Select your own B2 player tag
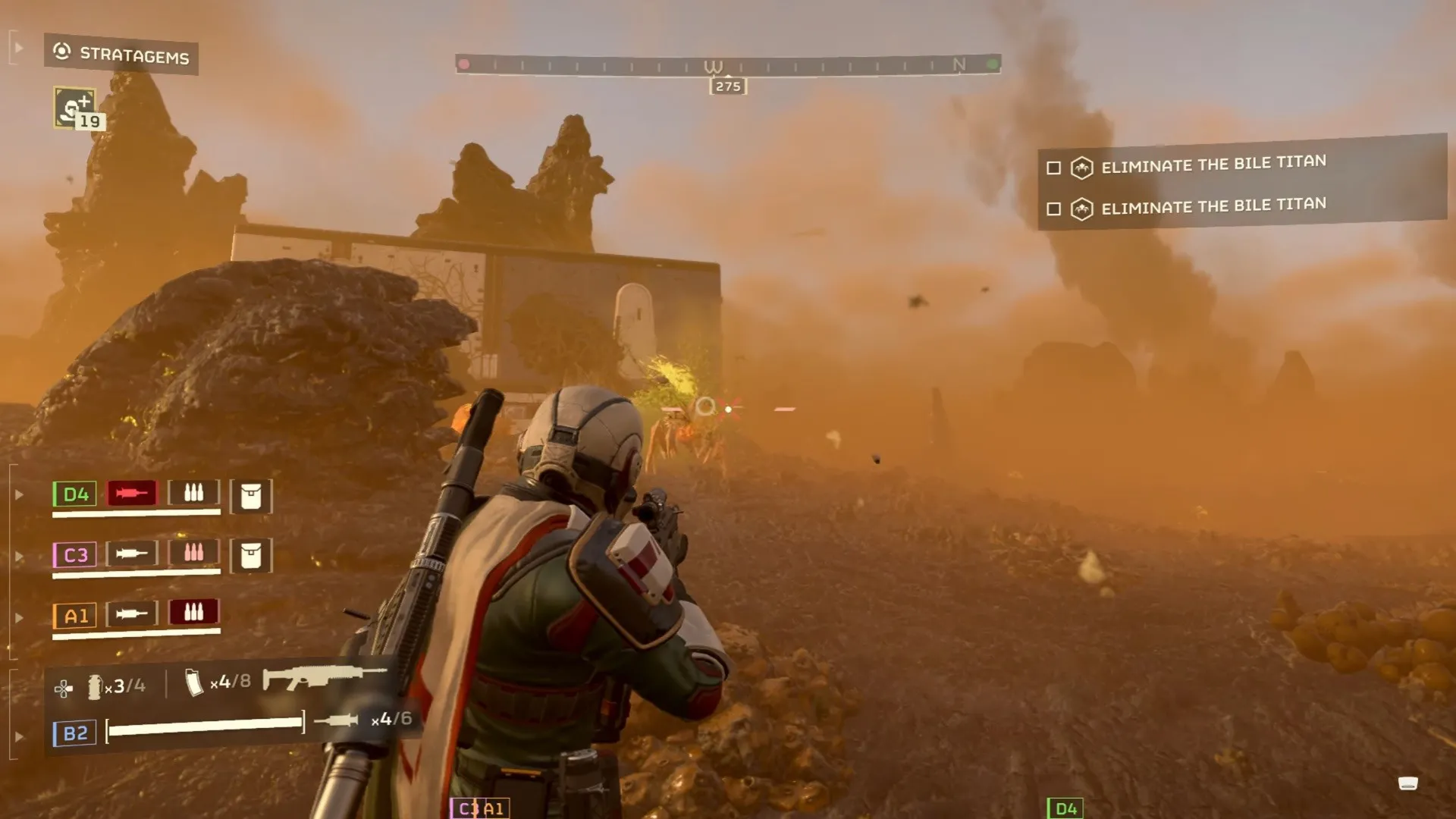1456x819 pixels. coord(75,733)
